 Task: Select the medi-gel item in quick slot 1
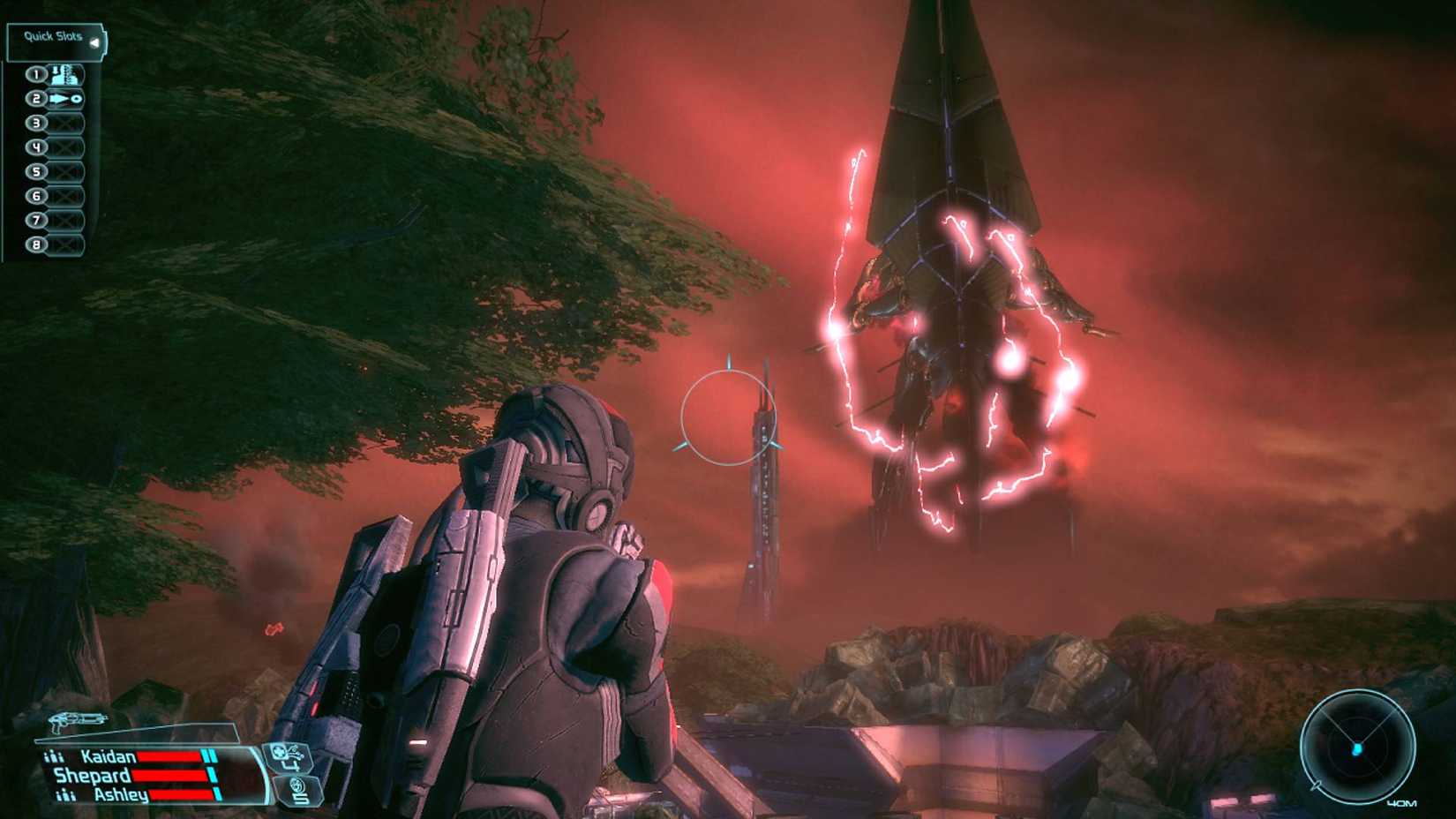65,75
